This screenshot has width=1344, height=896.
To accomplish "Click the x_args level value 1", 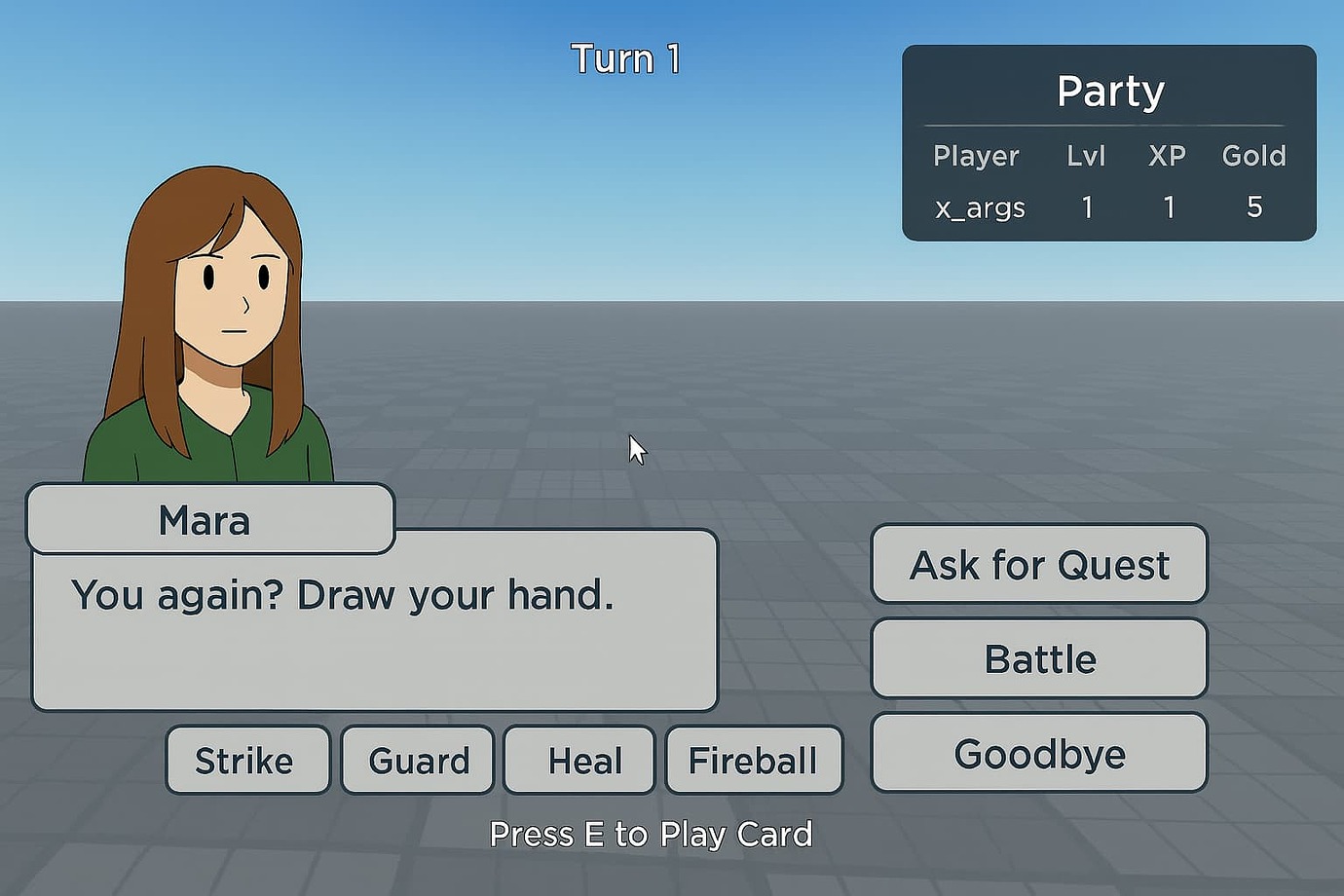I will coord(1087,207).
